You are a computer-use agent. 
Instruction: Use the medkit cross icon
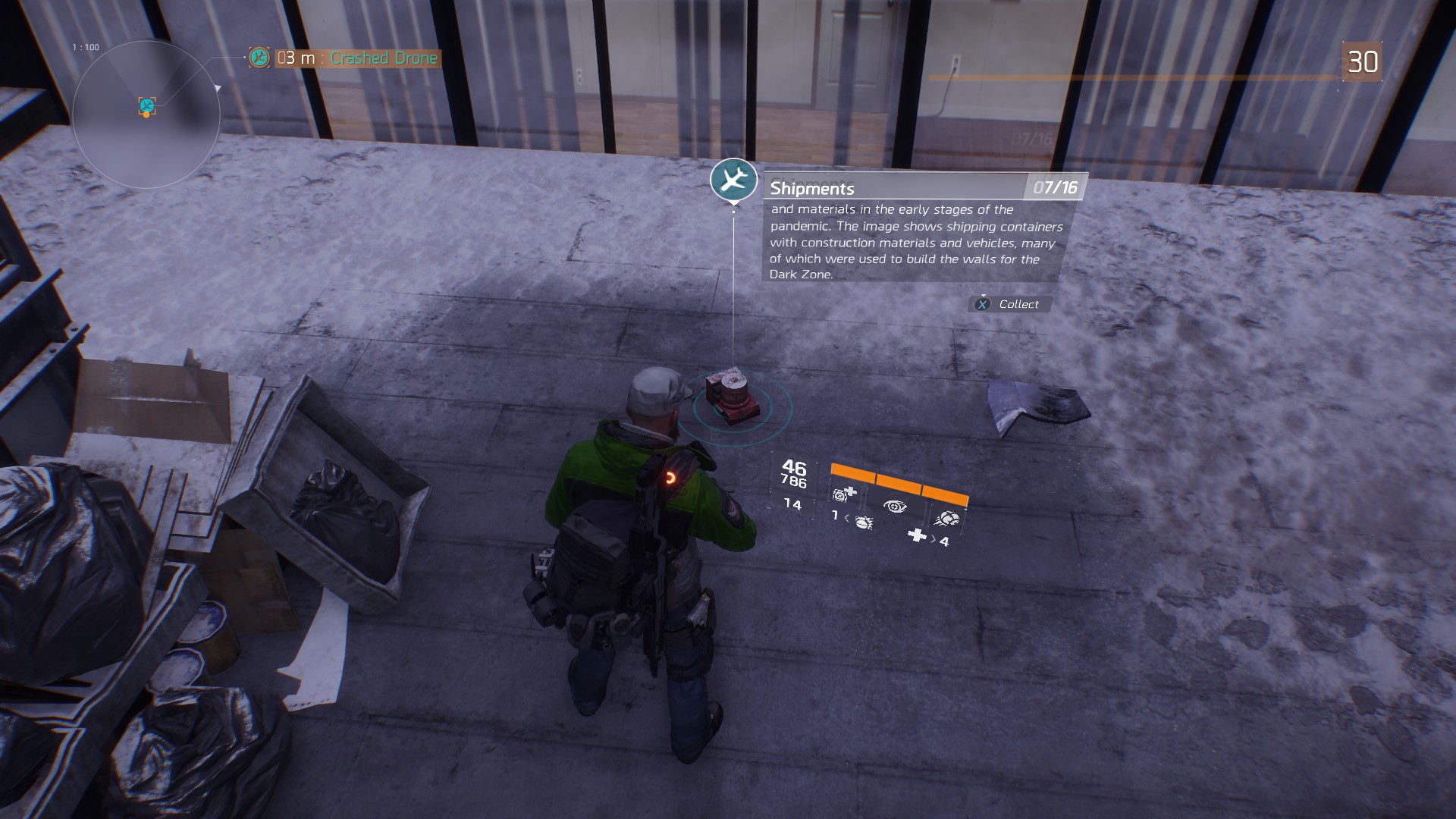pos(918,535)
